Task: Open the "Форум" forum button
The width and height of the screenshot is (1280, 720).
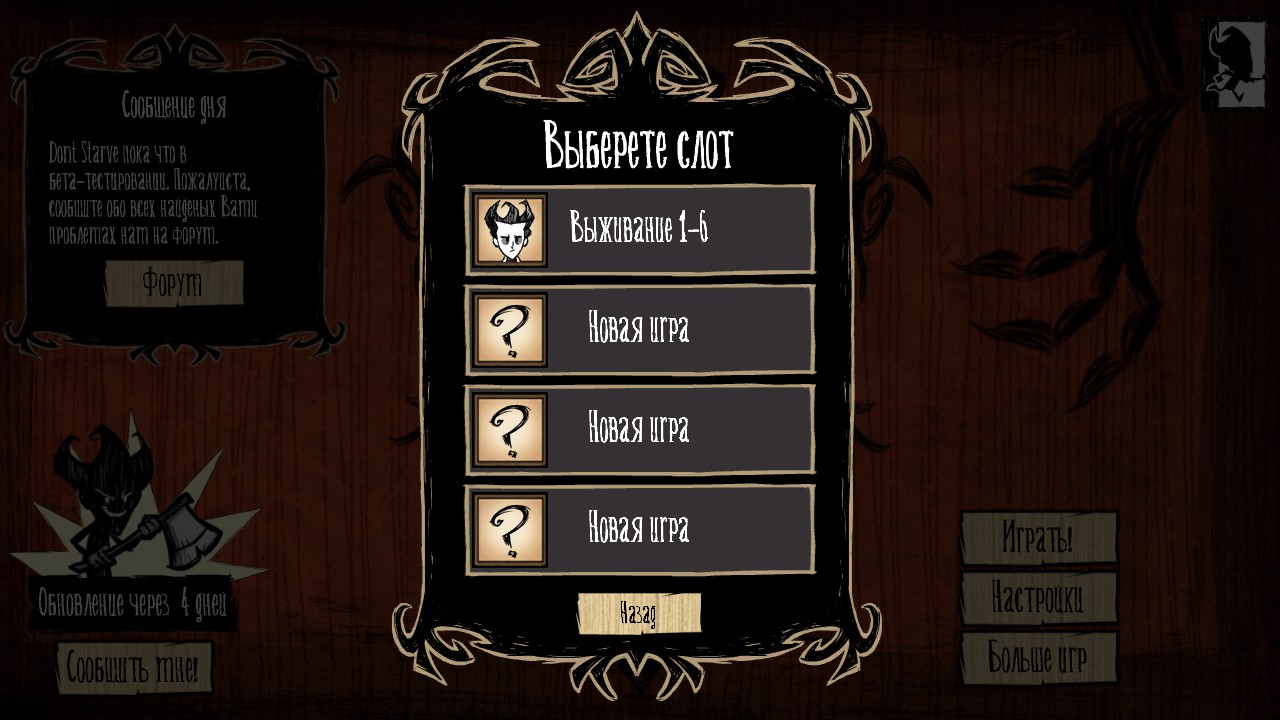Action: 174,284
